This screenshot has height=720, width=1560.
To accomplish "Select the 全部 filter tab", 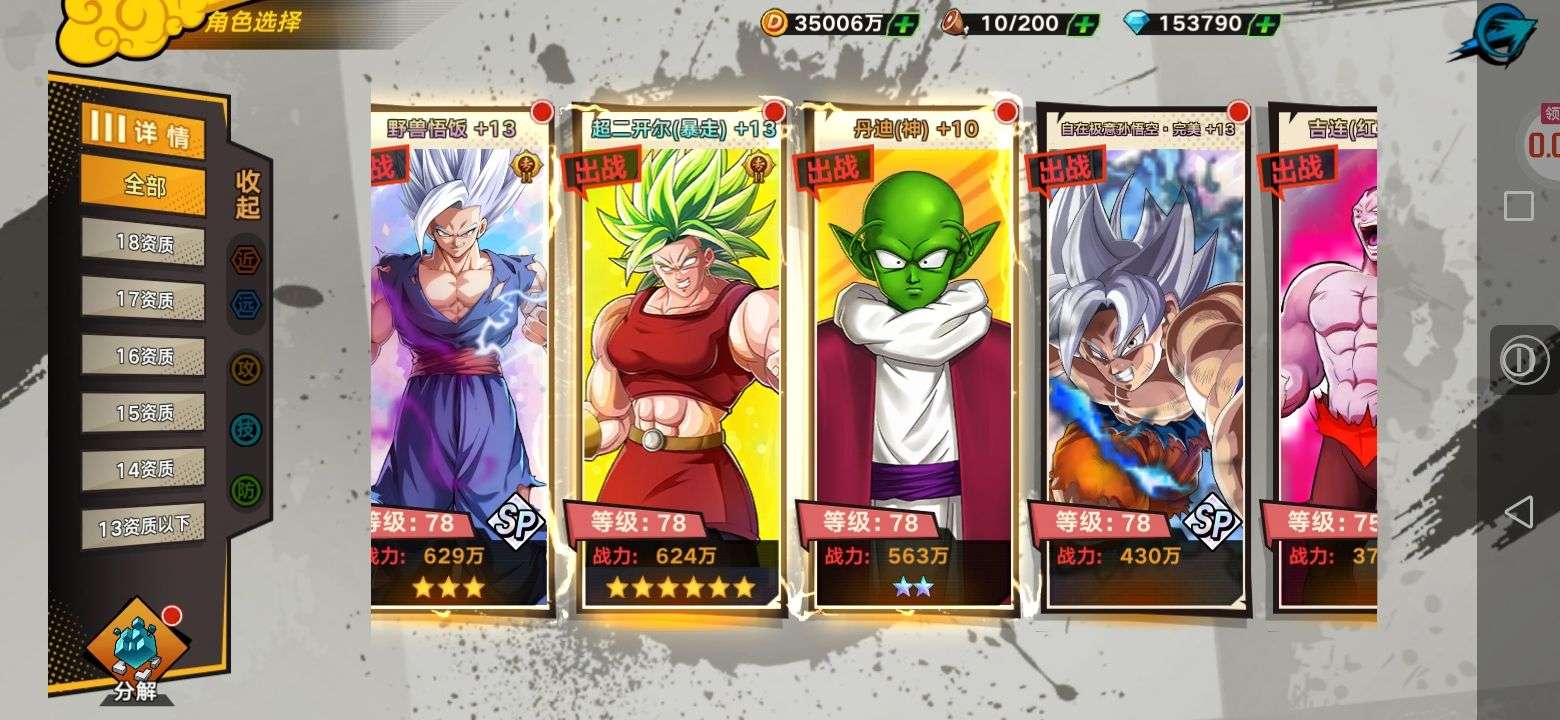I will [143, 185].
